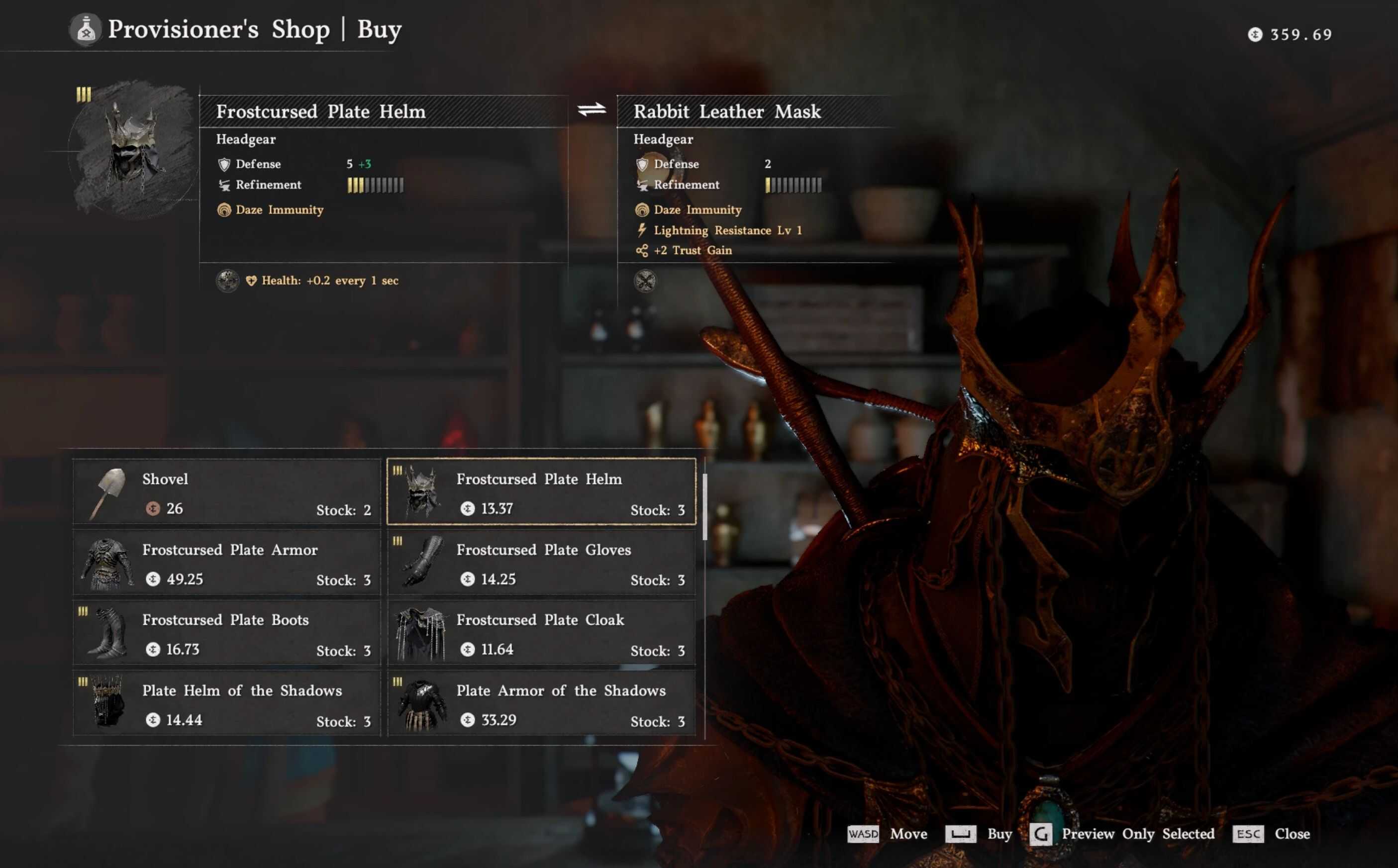Choose the Frostcursed Plate Helm listing

point(541,492)
